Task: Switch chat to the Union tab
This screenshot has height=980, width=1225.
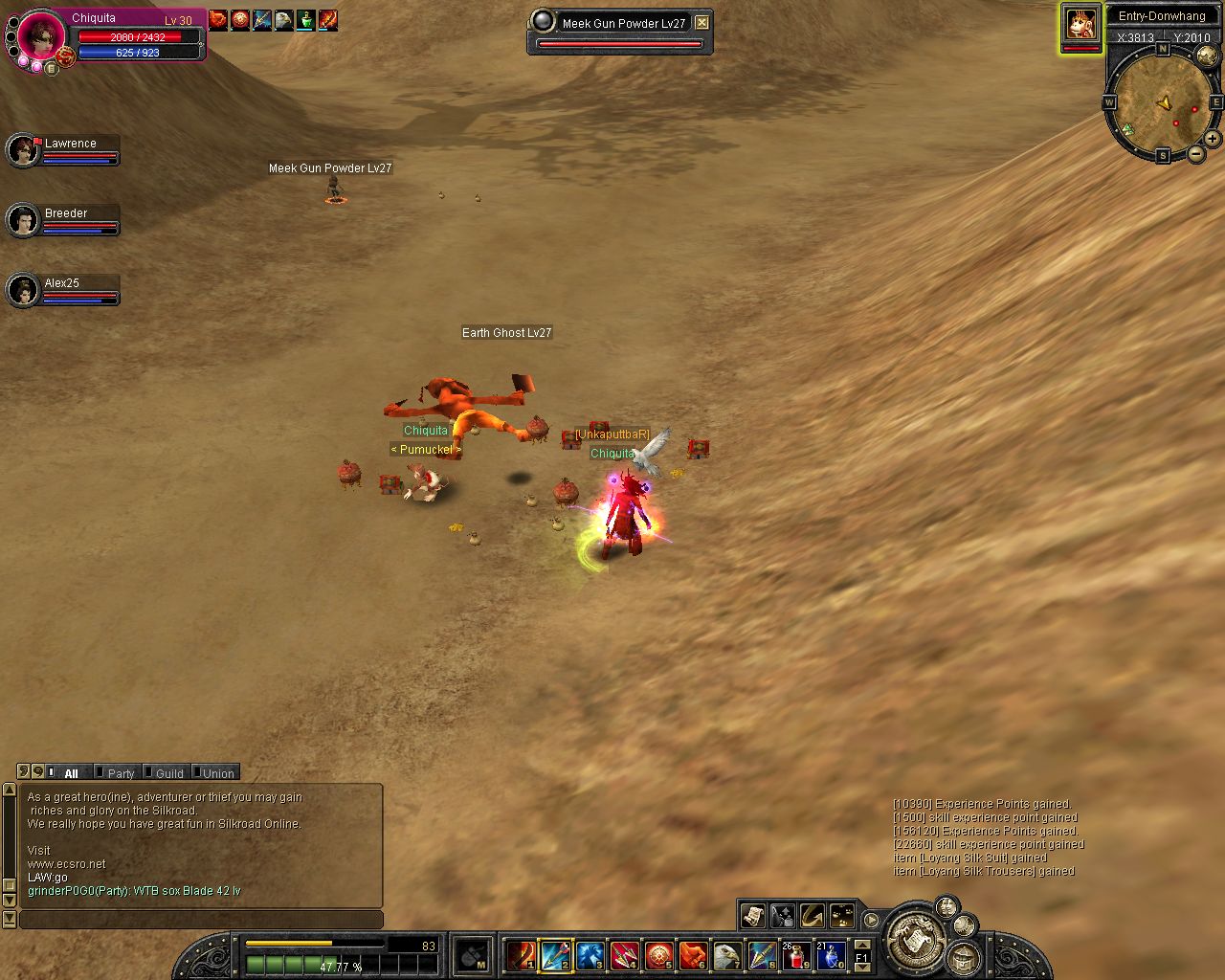Action: pos(217,773)
